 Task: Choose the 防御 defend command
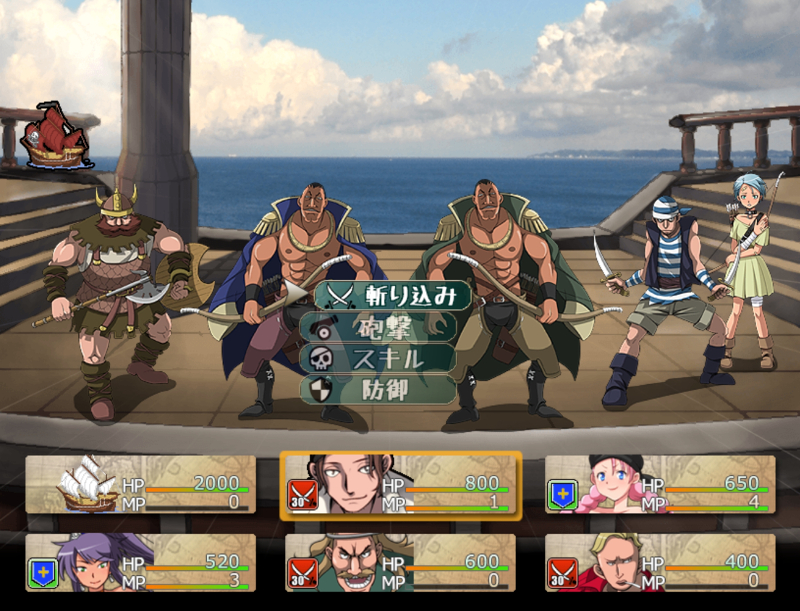[380, 389]
